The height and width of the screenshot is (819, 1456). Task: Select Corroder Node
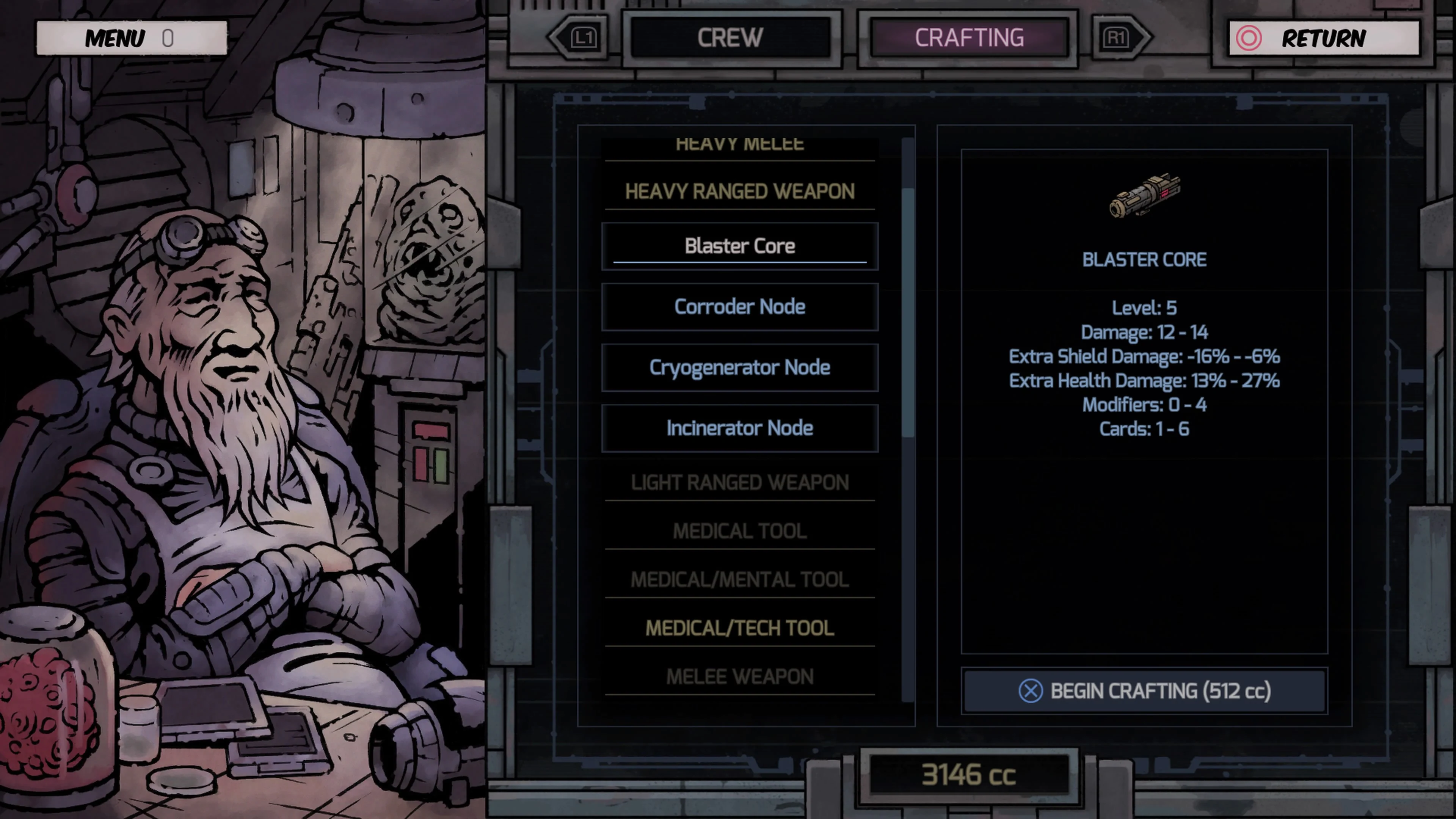coord(740,306)
